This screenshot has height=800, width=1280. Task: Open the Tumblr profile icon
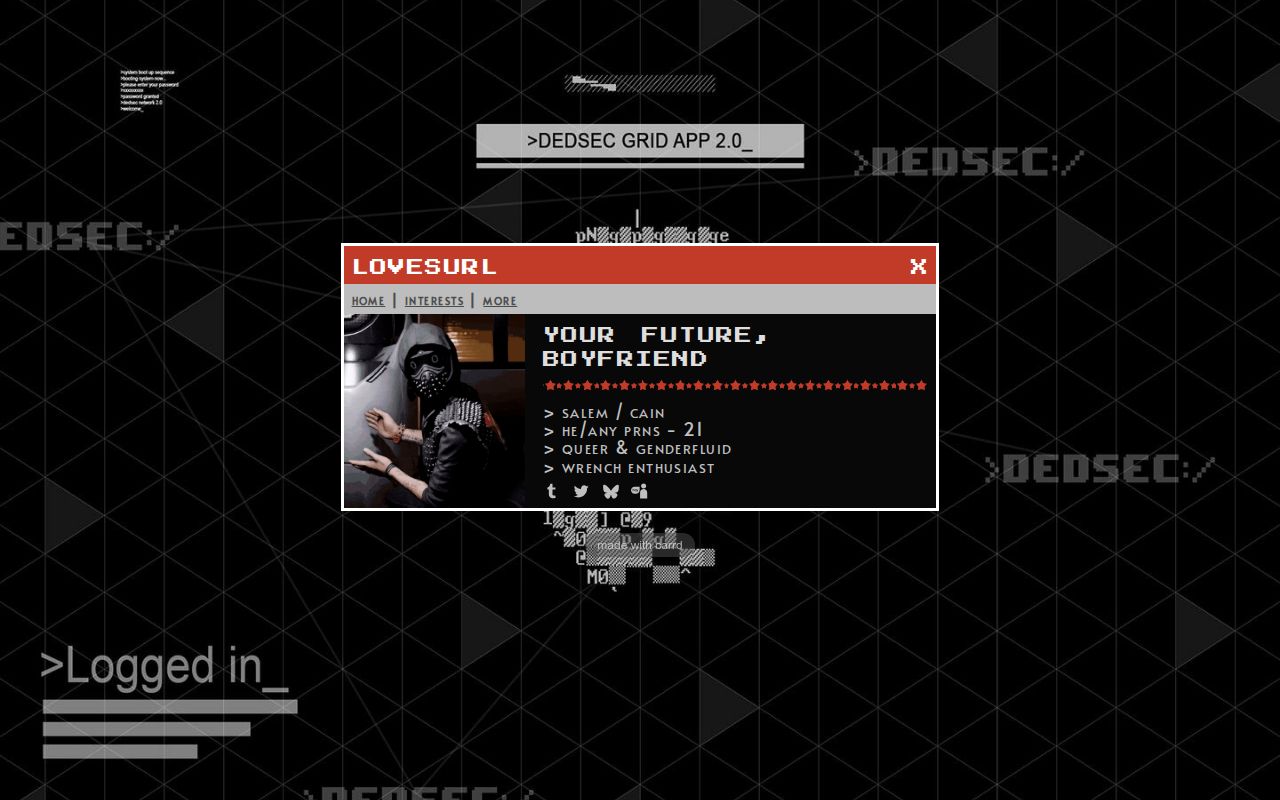(x=551, y=491)
